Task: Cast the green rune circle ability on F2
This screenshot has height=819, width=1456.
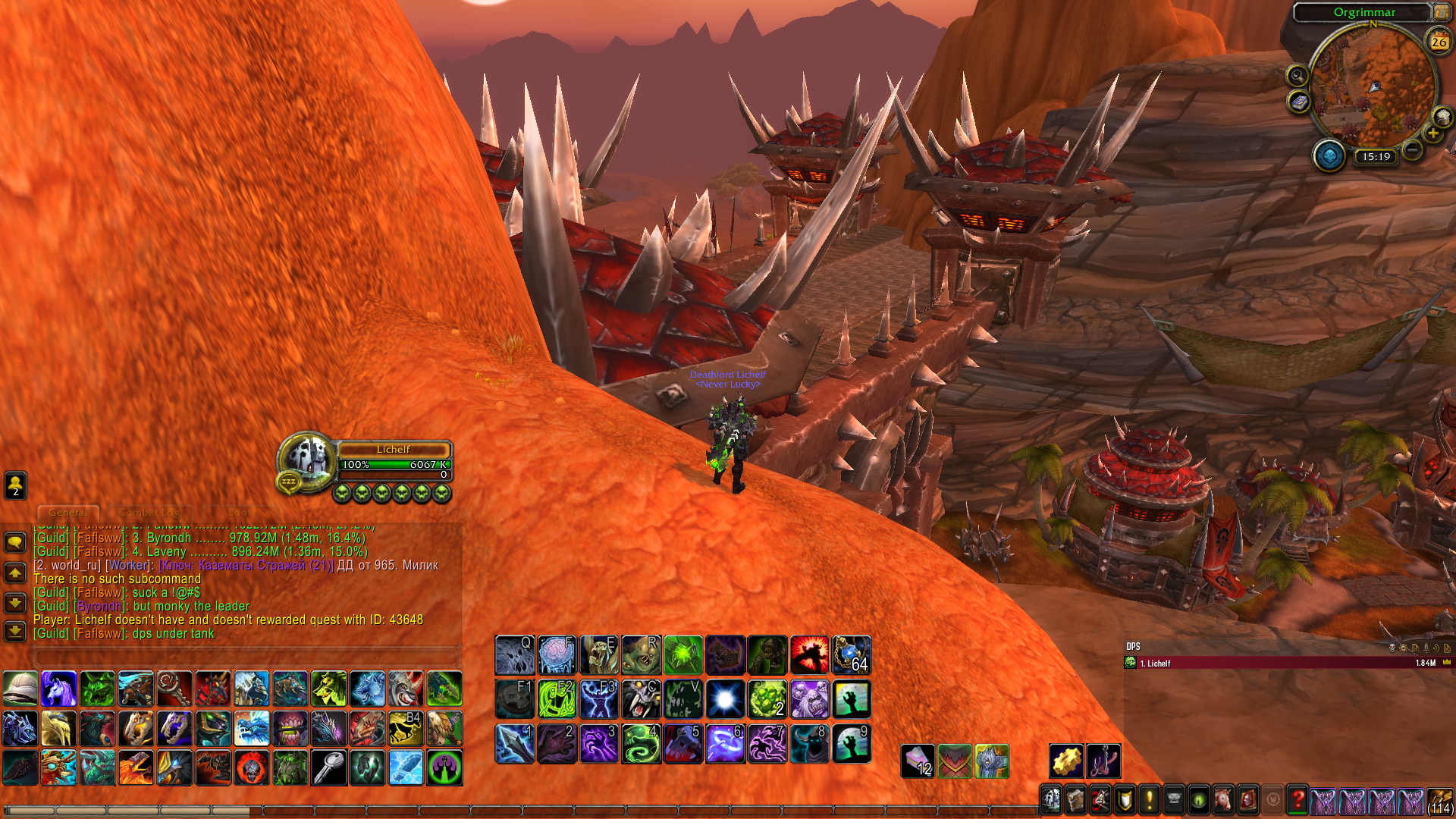Action: click(x=557, y=699)
